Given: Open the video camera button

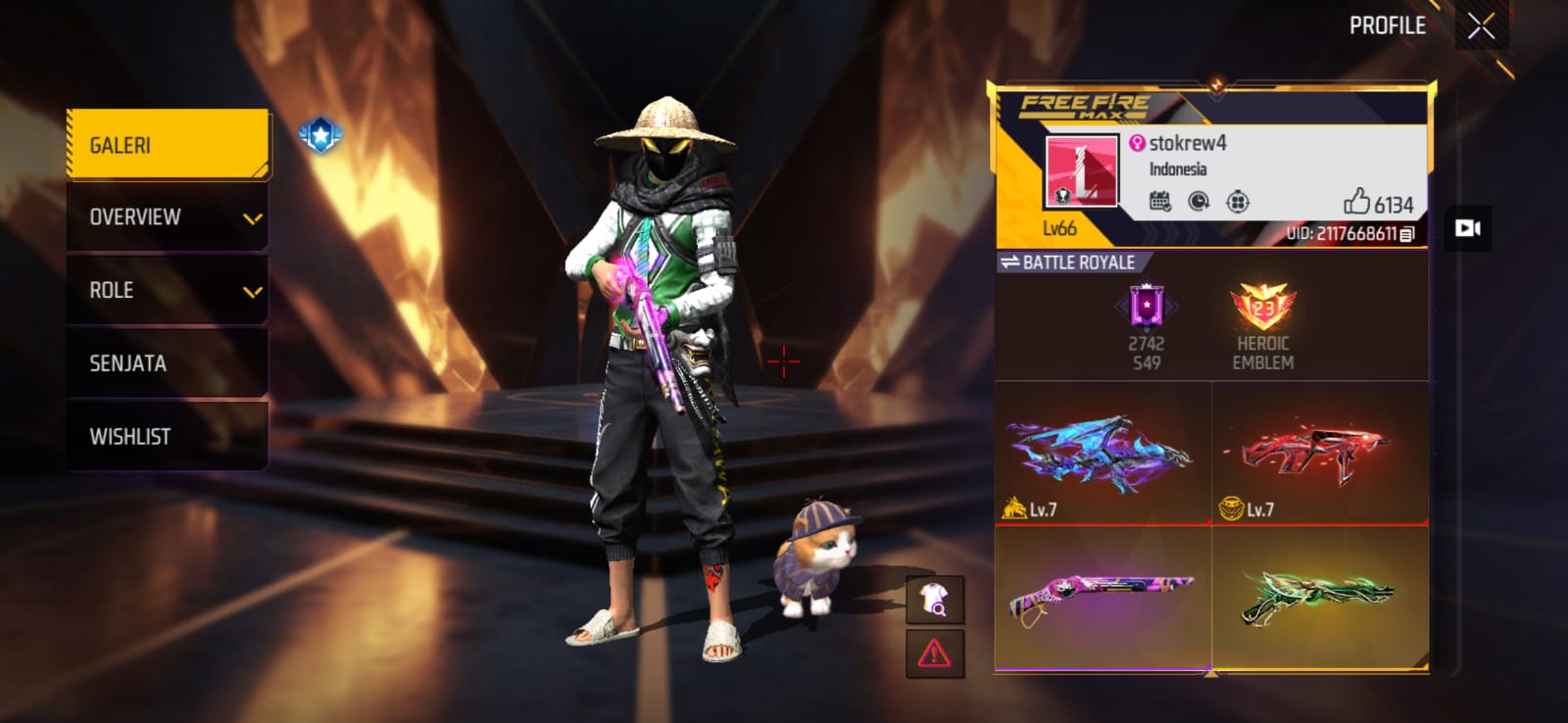Looking at the screenshot, I should (1467, 228).
